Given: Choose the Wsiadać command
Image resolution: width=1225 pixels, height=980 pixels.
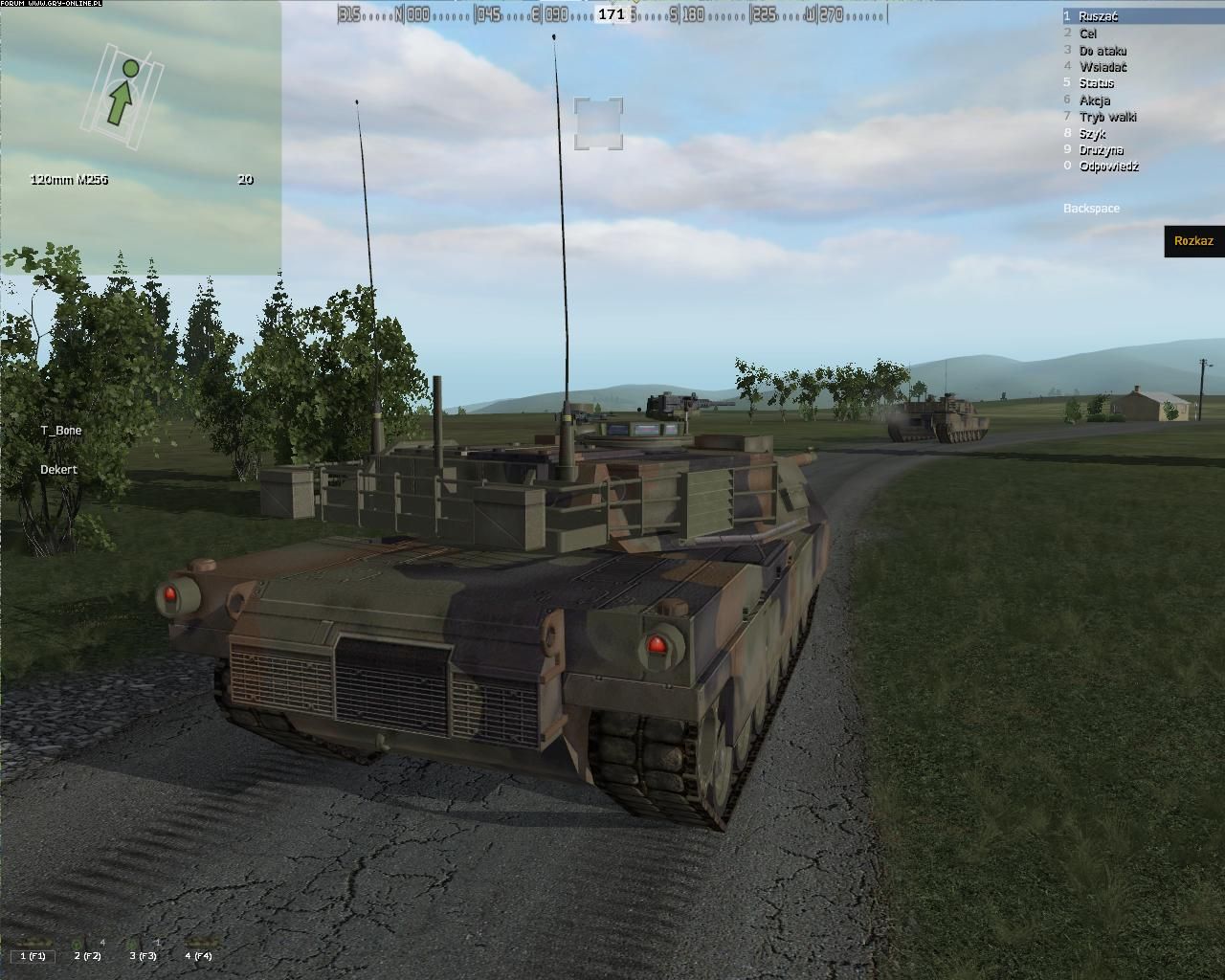Looking at the screenshot, I should point(1102,66).
